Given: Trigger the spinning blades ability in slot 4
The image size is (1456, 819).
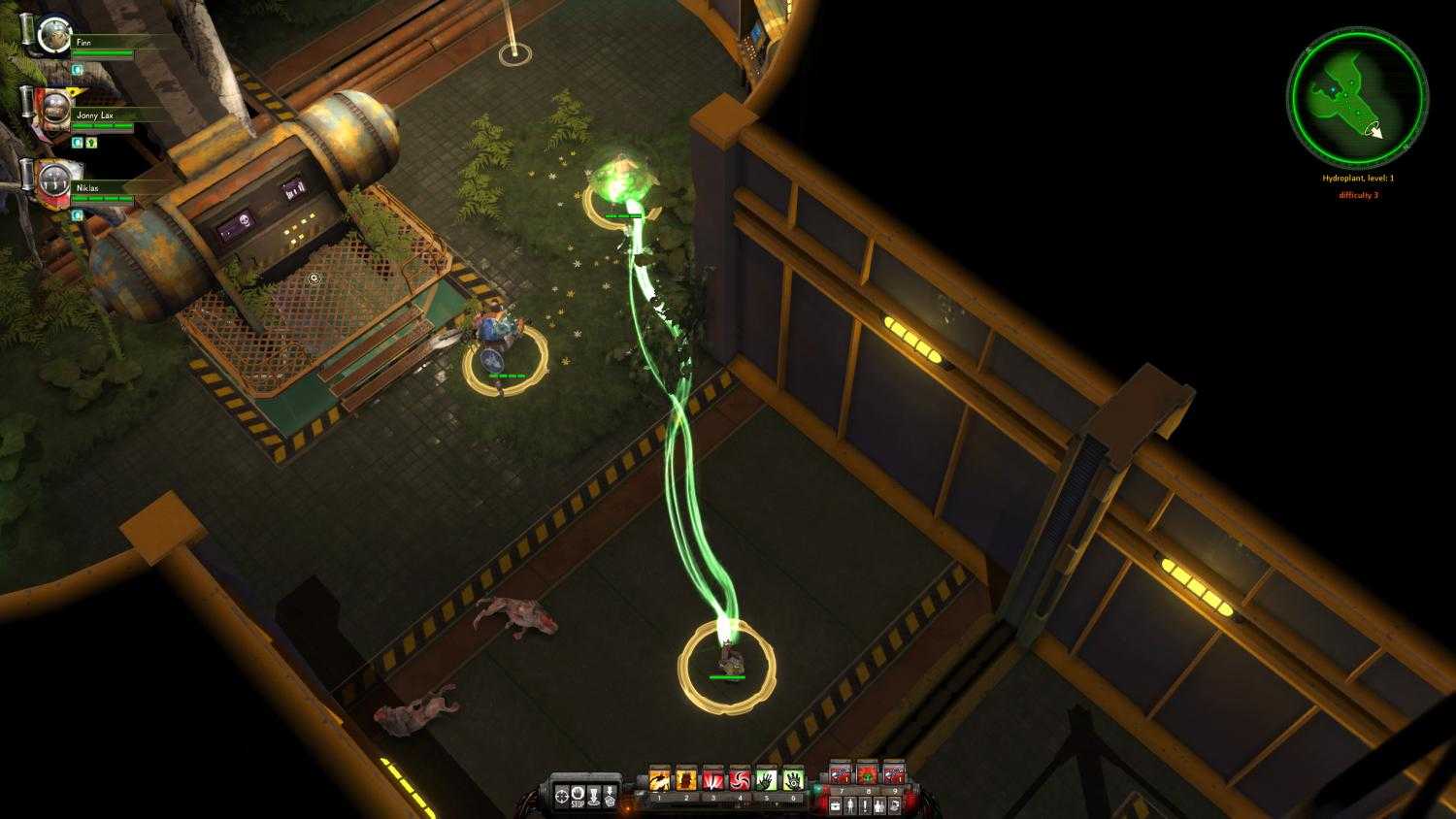Looking at the screenshot, I should (741, 779).
